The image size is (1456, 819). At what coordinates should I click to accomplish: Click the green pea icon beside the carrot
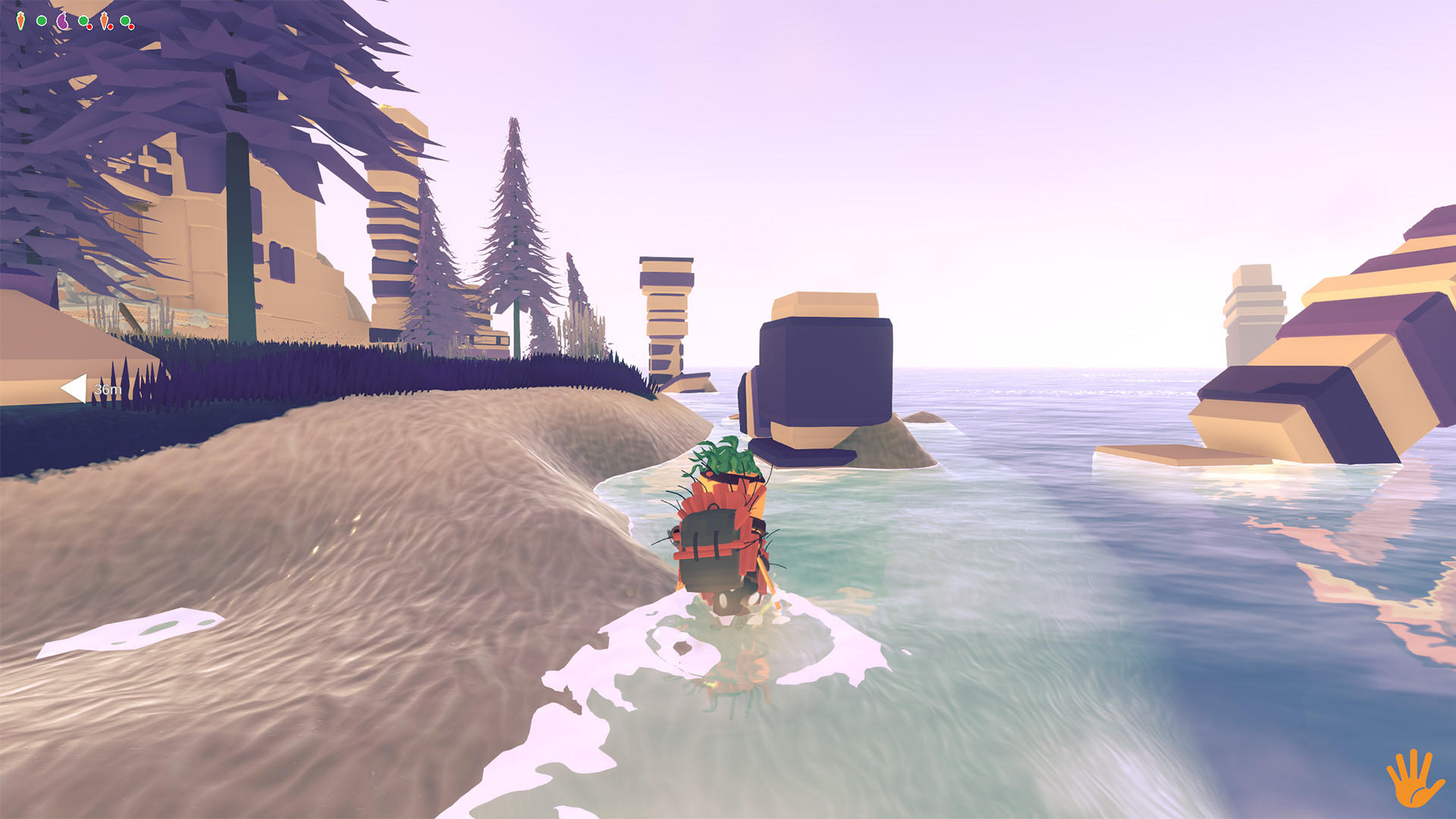(x=42, y=20)
